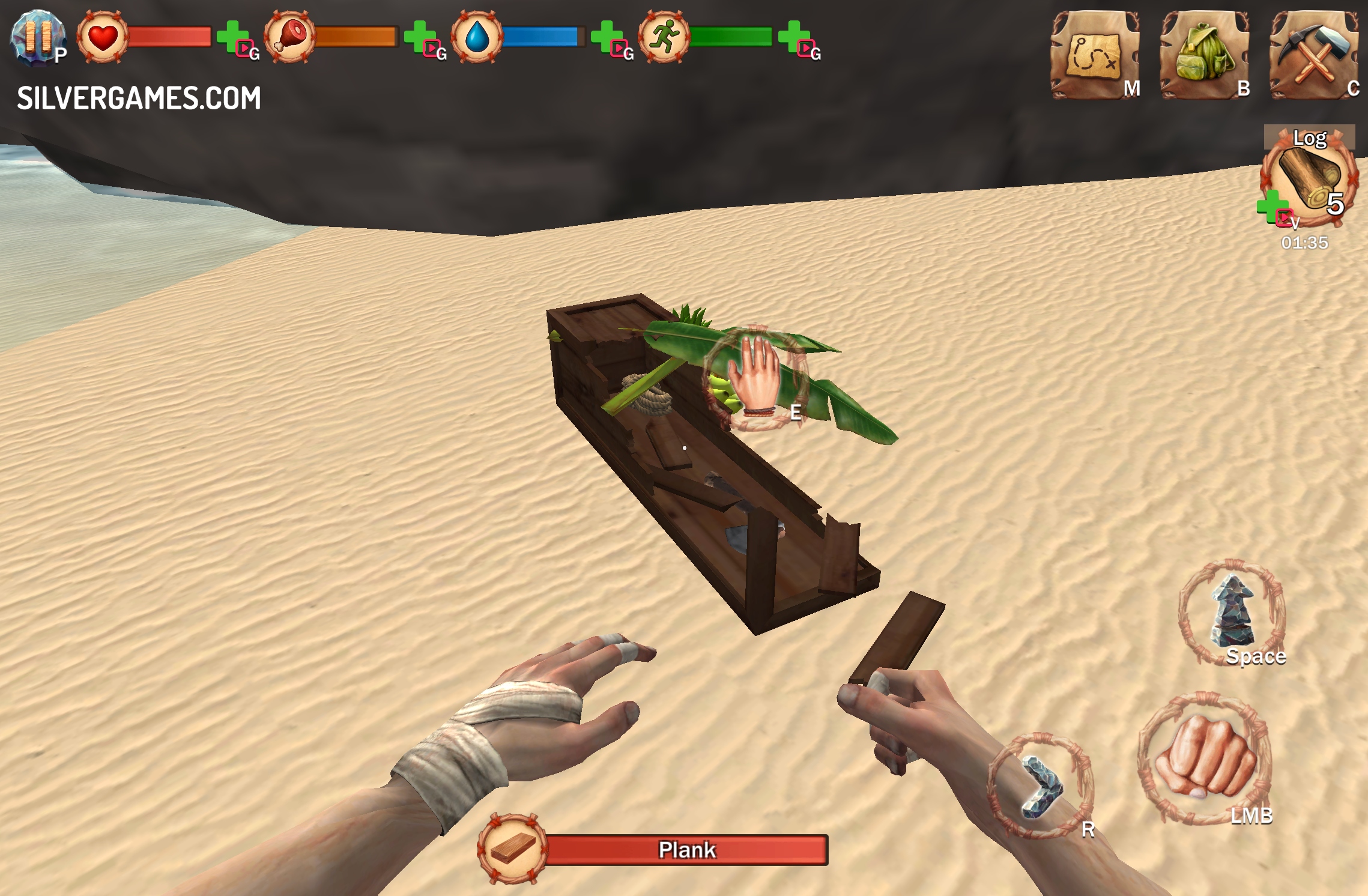Open the treasure map

click(x=1094, y=55)
